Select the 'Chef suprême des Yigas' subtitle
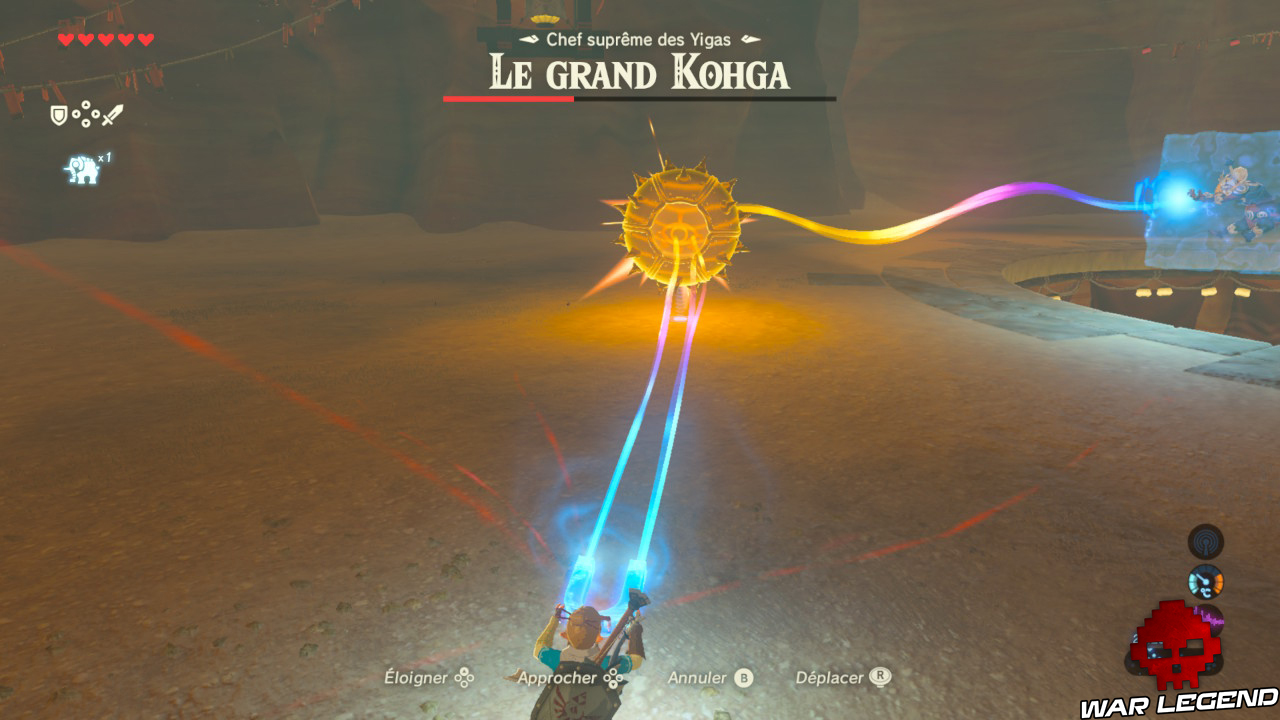Viewport: 1280px width, 720px height. tap(640, 42)
